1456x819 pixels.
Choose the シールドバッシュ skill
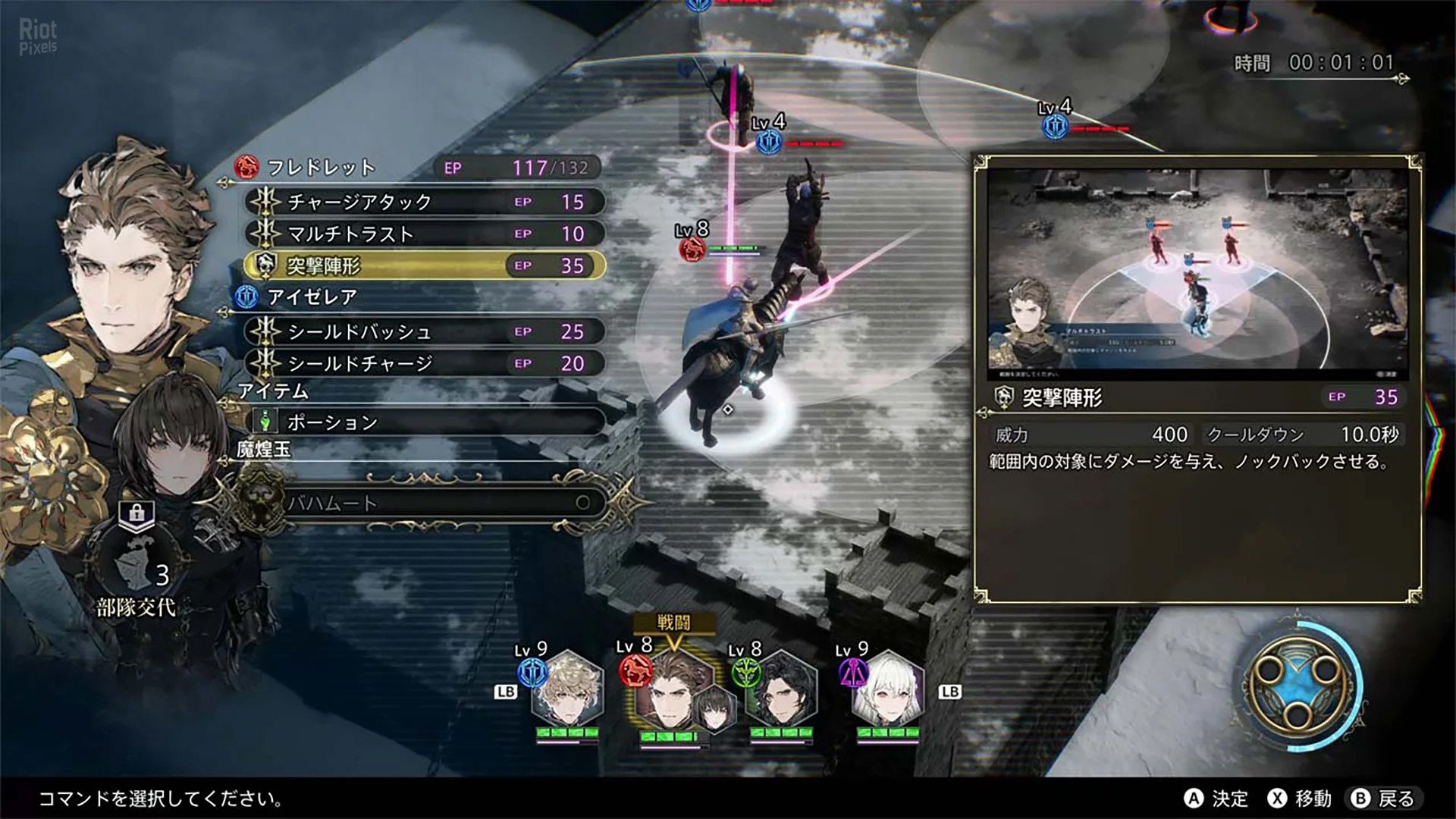(425, 331)
